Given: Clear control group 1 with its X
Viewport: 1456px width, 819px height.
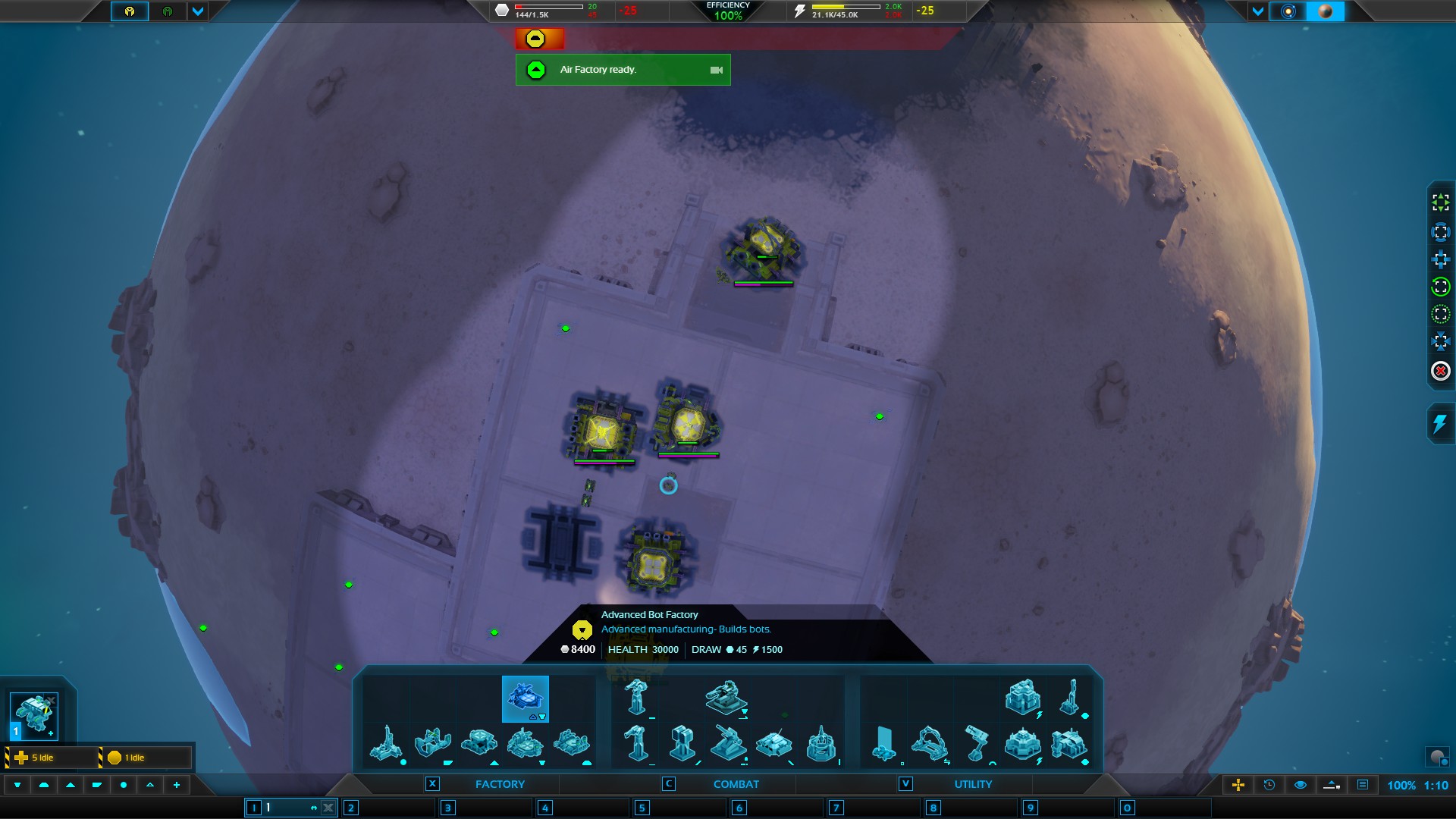Looking at the screenshot, I should tap(328, 808).
